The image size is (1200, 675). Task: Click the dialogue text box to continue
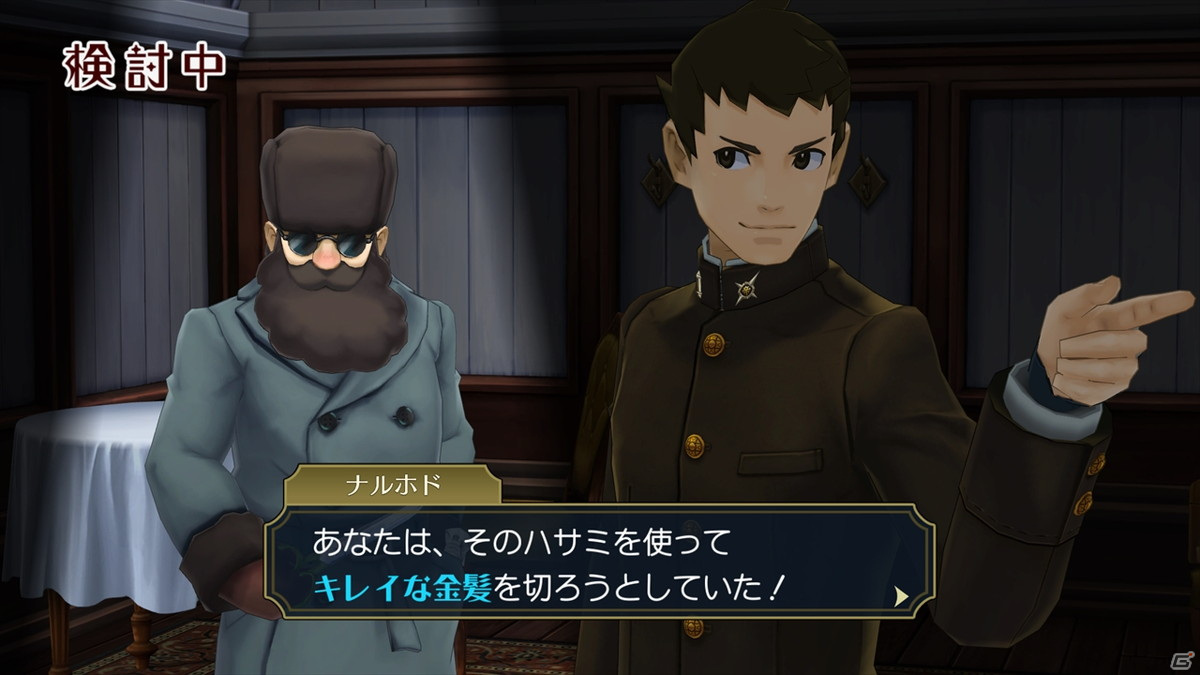pyautogui.click(x=600, y=566)
